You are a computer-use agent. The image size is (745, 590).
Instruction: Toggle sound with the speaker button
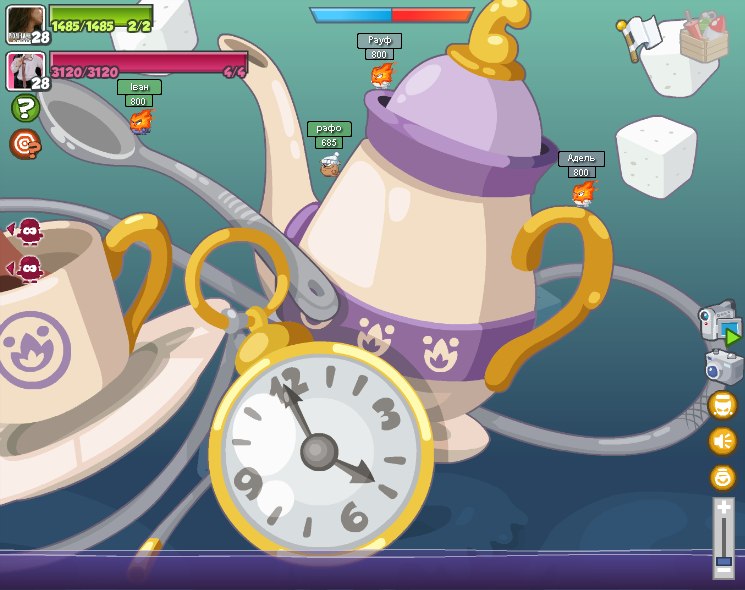(x=722, y=441)
